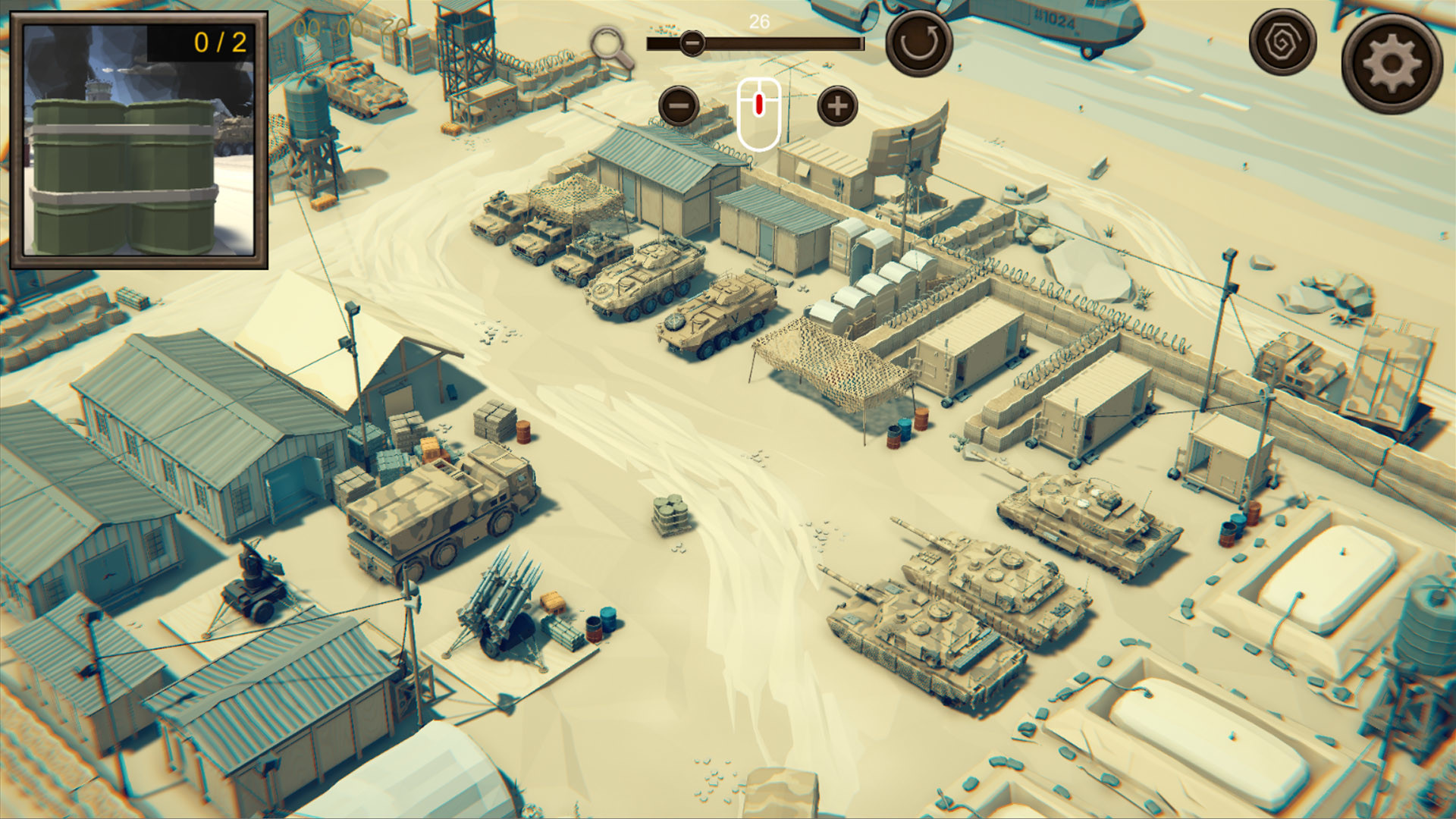1456x819 pixels.
Task: Click the minus zoom-out button
Action: (680, 106)
